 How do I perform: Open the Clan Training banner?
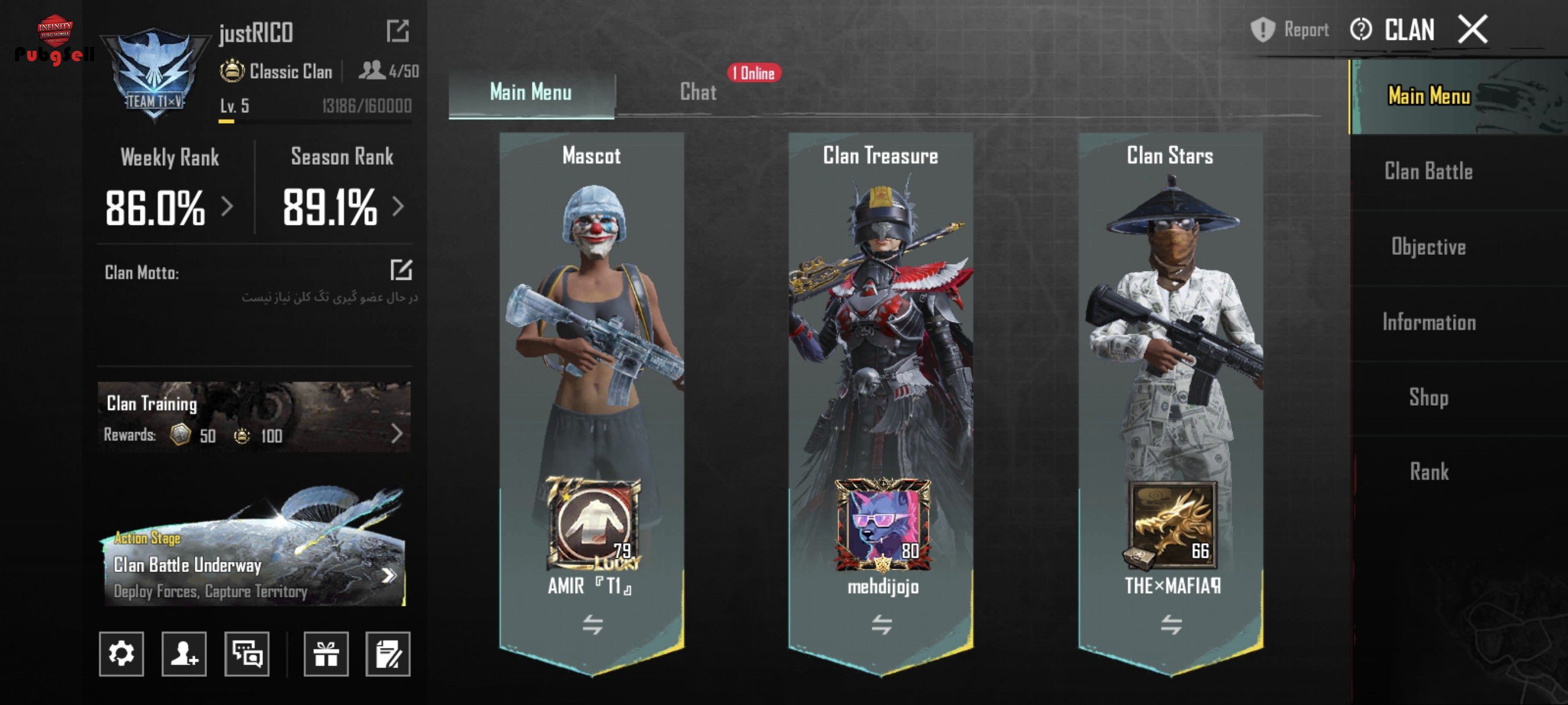pos(254,417)
